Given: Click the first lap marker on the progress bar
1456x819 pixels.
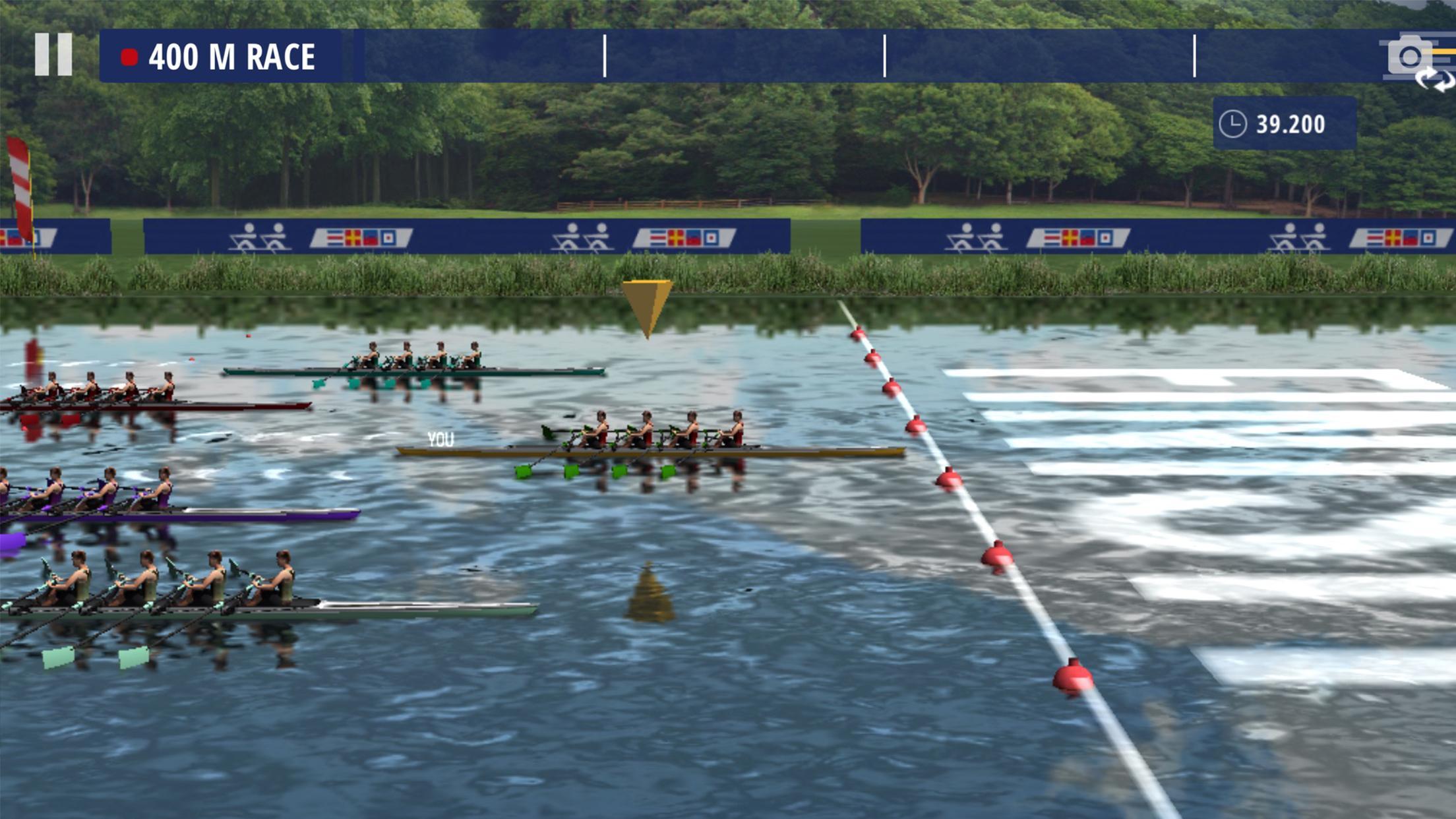Looking at the screenshot, I should pyautogui.click(x=606, y=56).
